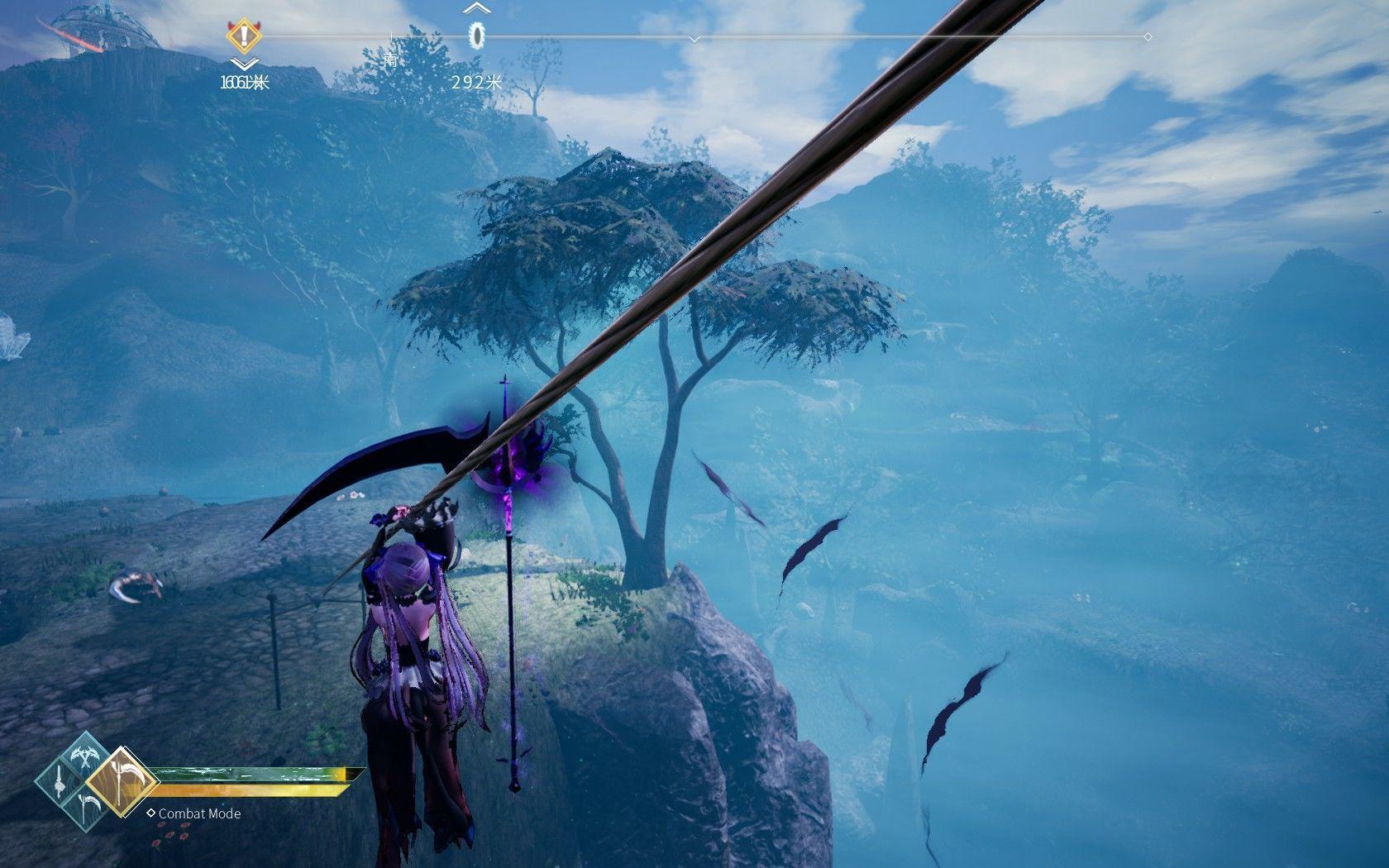Choose the sword weapon slot
1389x868 pixels.
tap(61, 781)
